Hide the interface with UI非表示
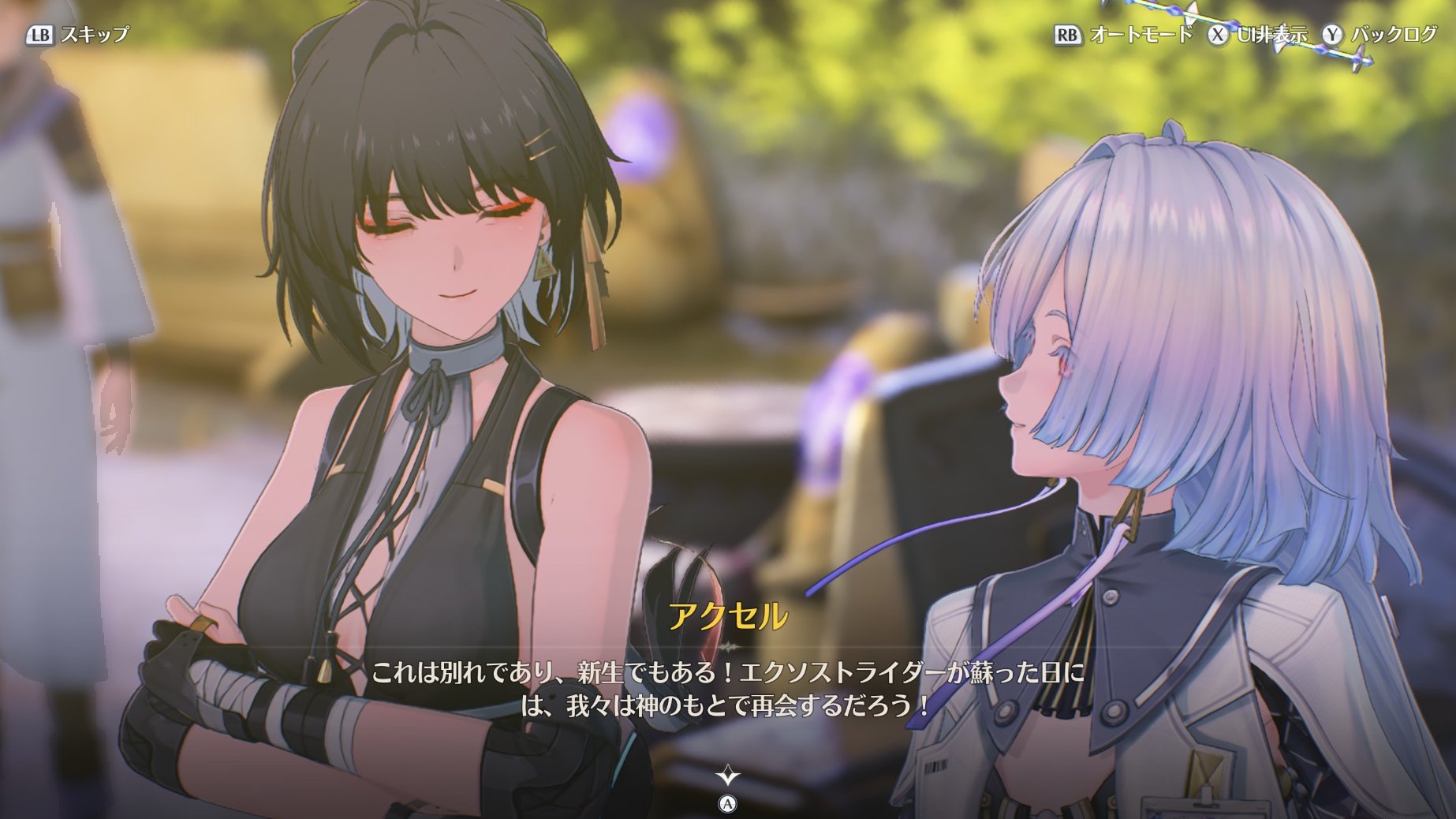The width and height of the screenshot is (1456, 819). 1259,35
